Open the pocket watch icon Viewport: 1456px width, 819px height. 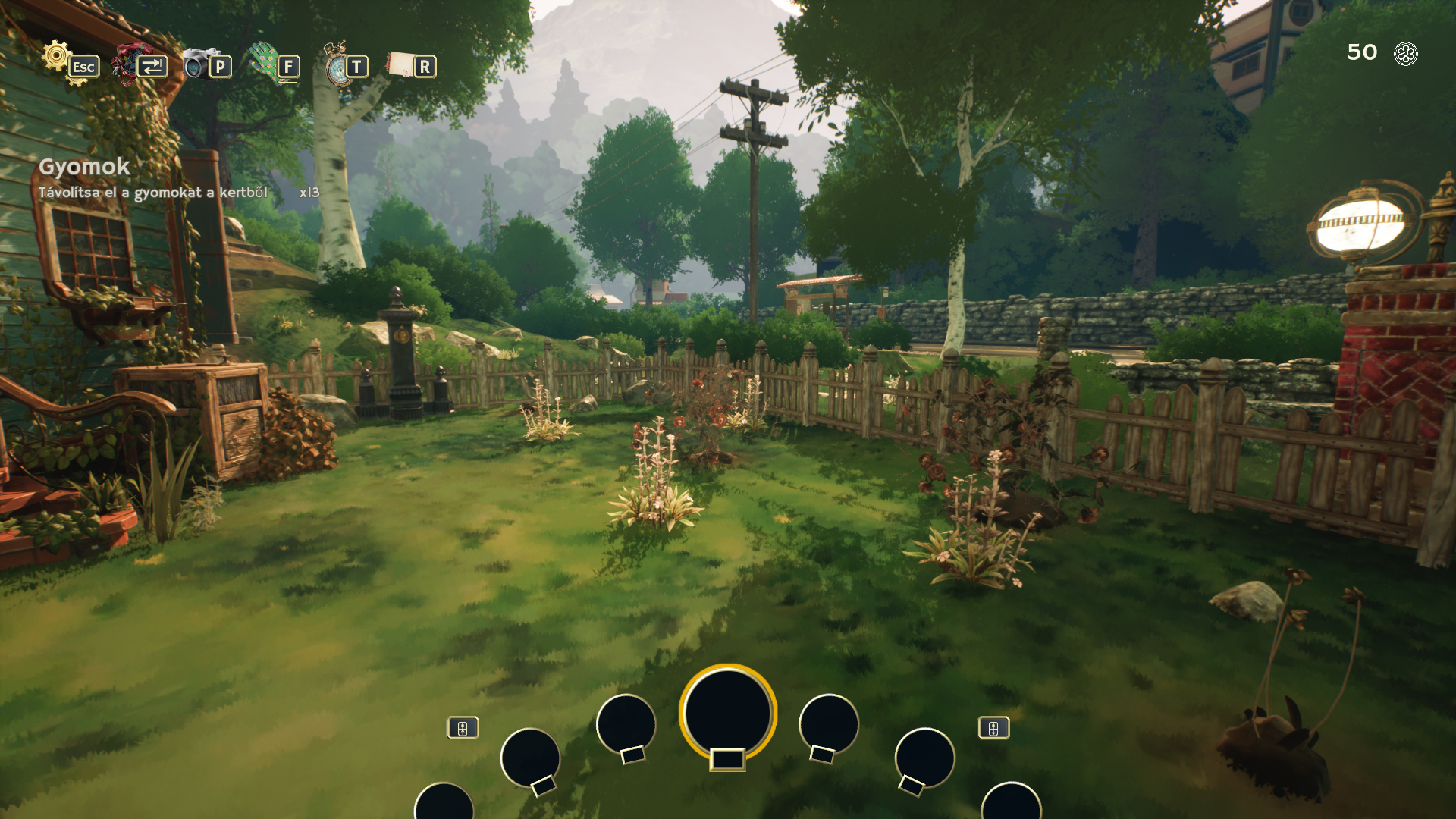click(x=336, y=65)
